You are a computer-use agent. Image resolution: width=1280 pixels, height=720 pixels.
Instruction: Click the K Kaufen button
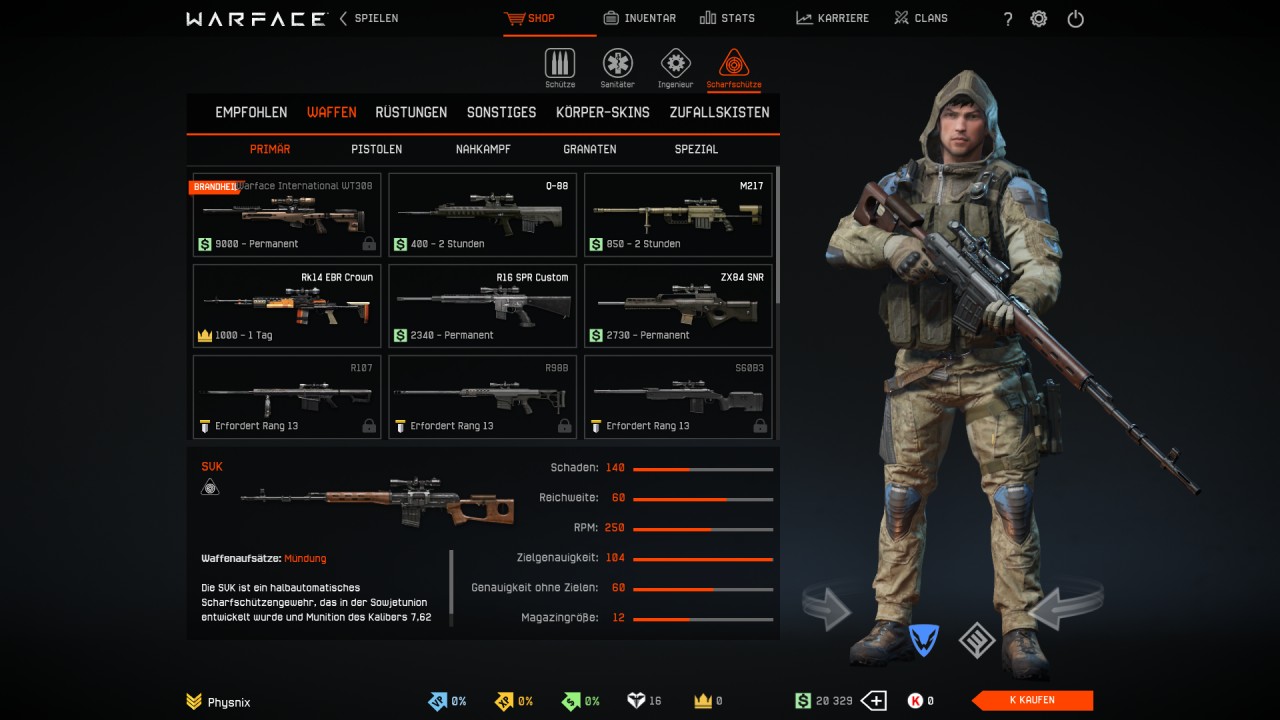(1032, 700)
